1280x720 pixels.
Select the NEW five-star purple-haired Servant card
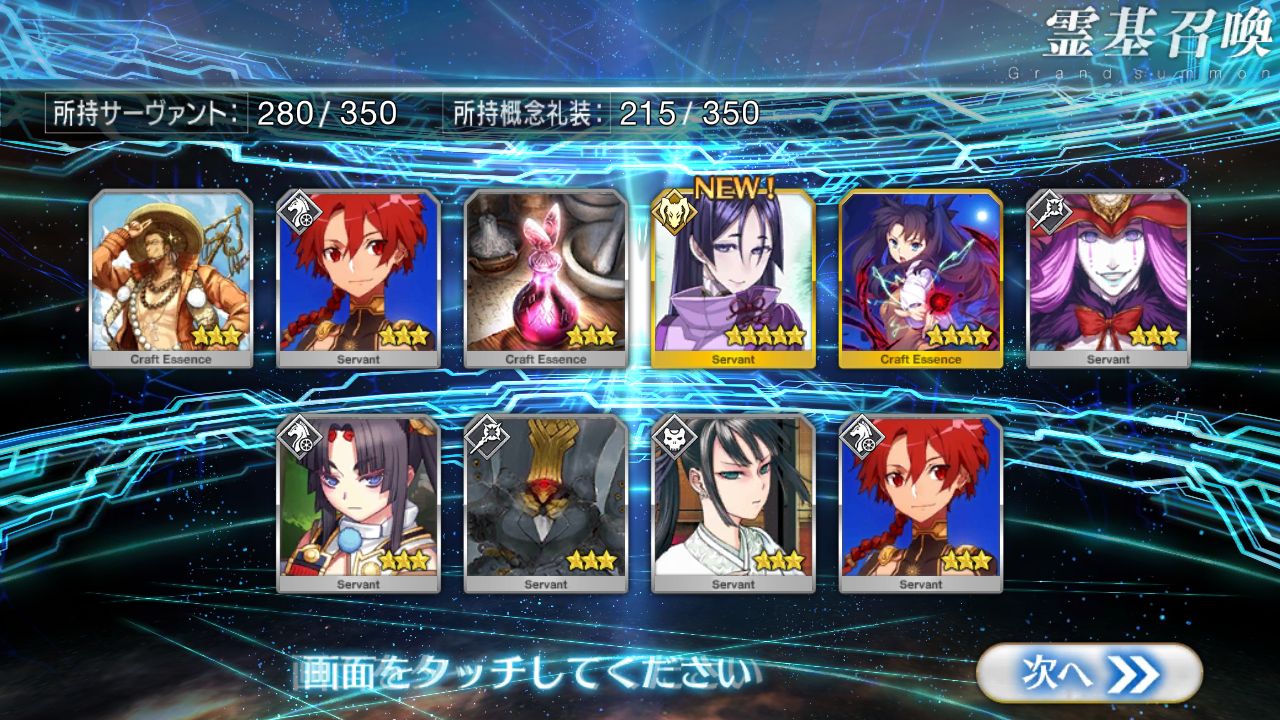(733, 277)
